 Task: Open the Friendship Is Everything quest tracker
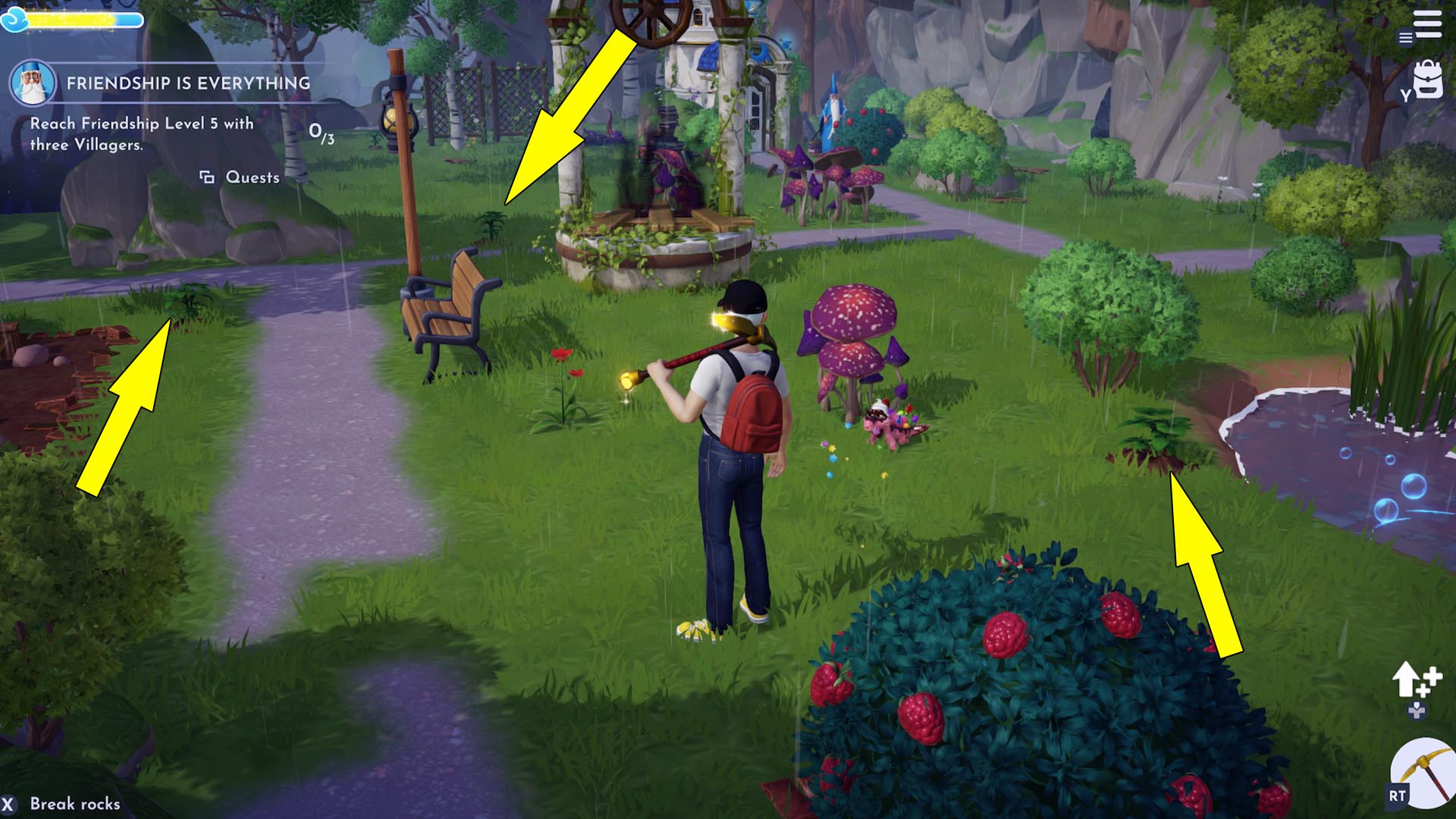pyautogui.click(x=188, y=83)
